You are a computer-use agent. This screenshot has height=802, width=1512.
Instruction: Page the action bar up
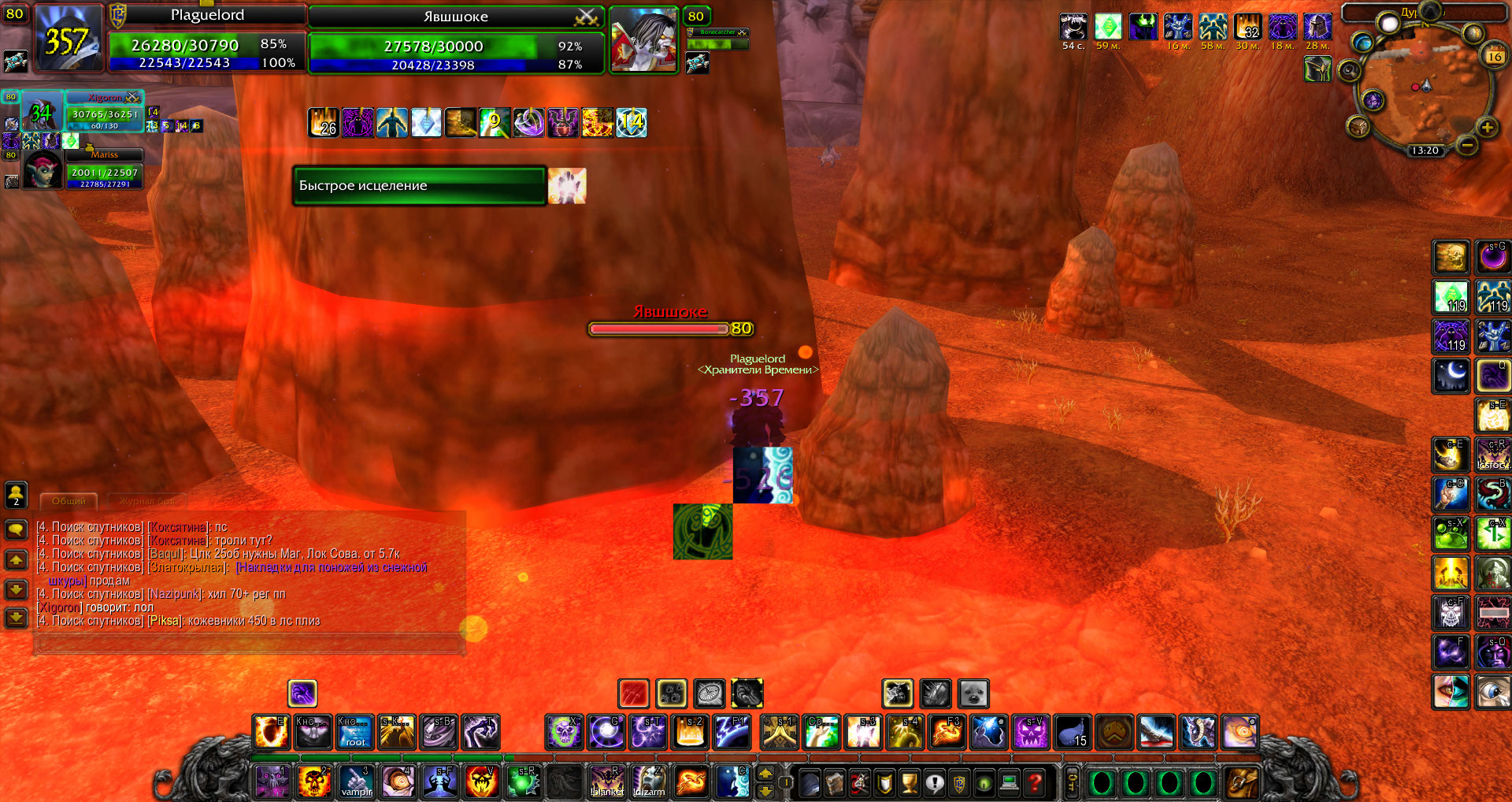click(765, 774)
